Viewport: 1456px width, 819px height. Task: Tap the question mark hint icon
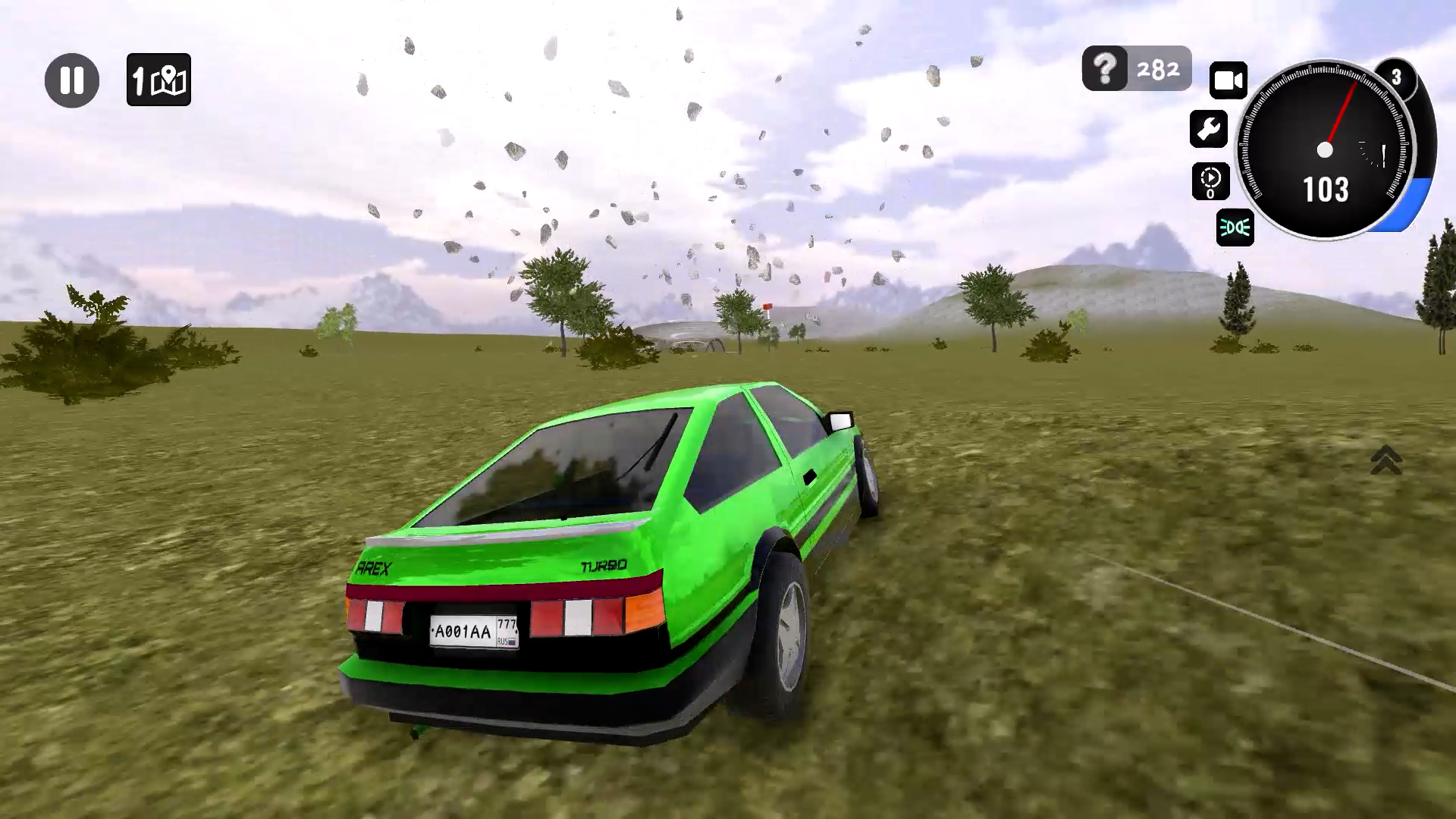(x=1103, y=69)
